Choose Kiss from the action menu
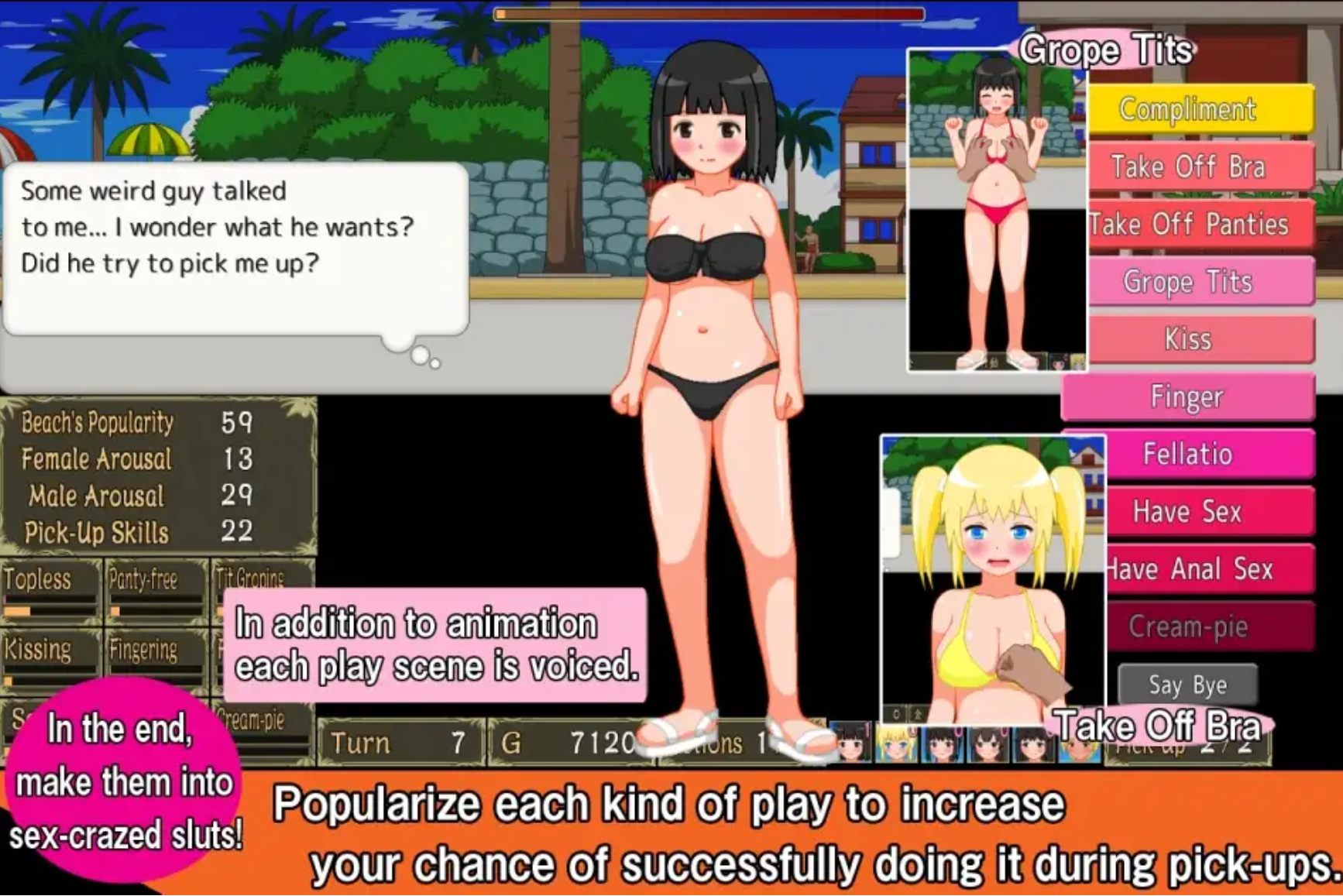1343x896 pixels. 1190,338
